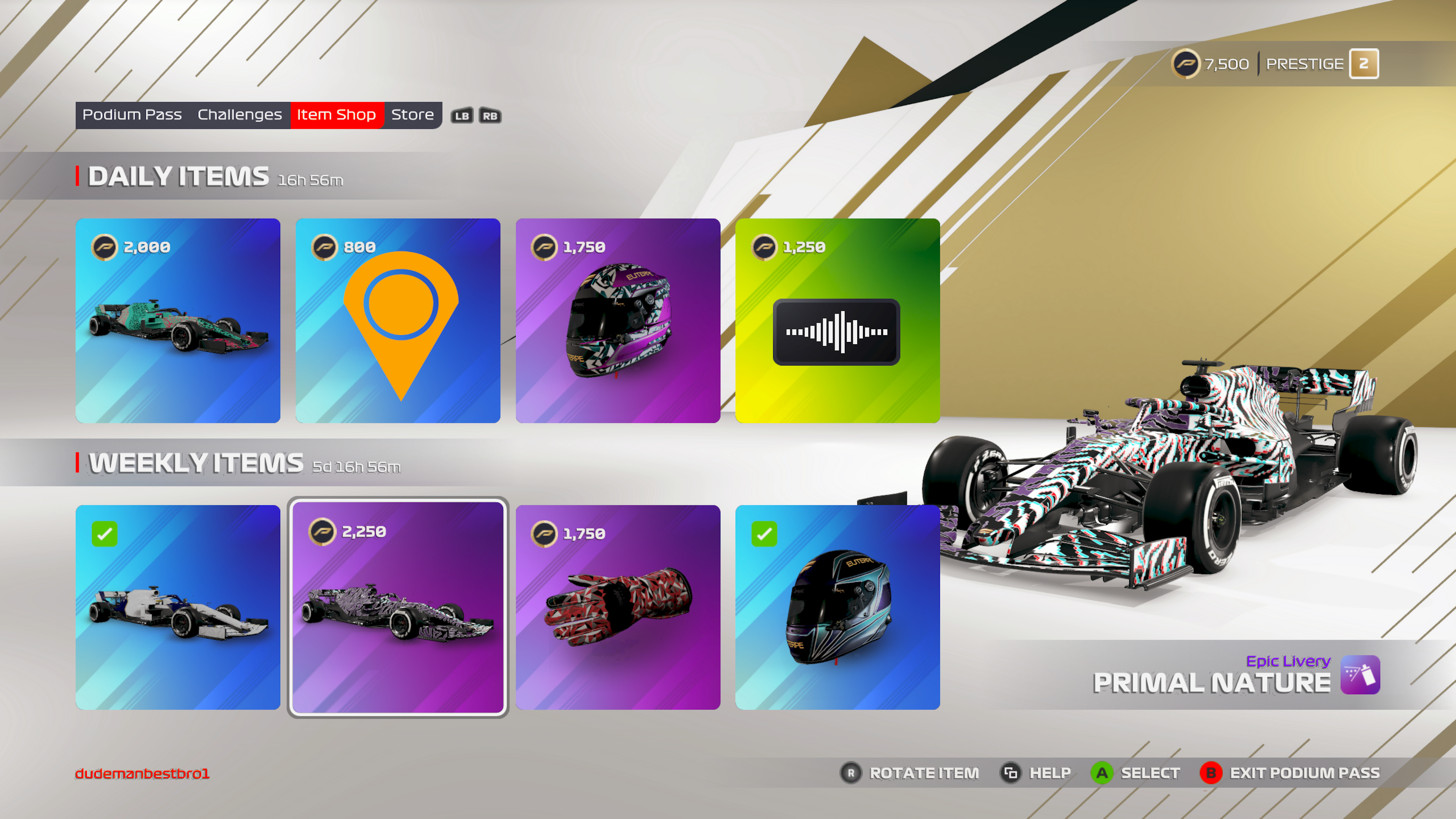Select the 2,250 Primal Nature livery tile
Screen dimensions: 1456x819
click(x=398, y=607)
